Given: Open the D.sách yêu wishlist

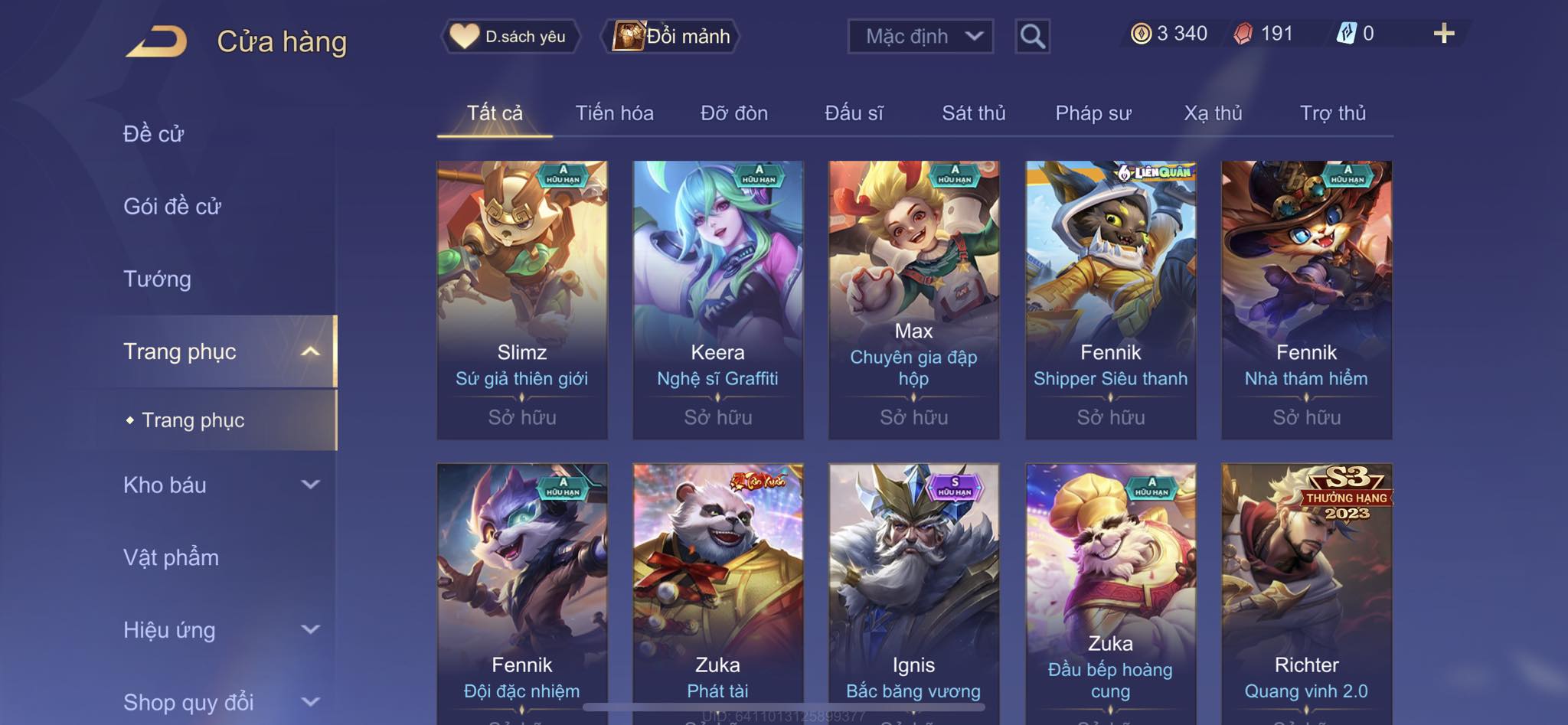Looking at the screenshot, I should (x=510, y=36).
